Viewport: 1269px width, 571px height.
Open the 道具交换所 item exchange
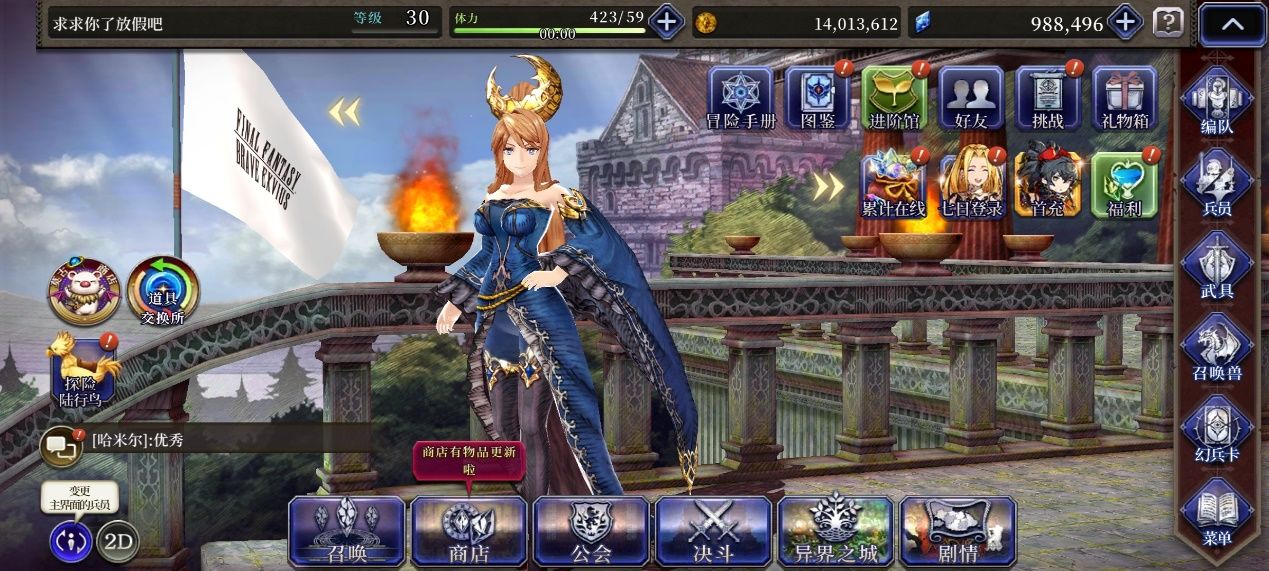163,291
